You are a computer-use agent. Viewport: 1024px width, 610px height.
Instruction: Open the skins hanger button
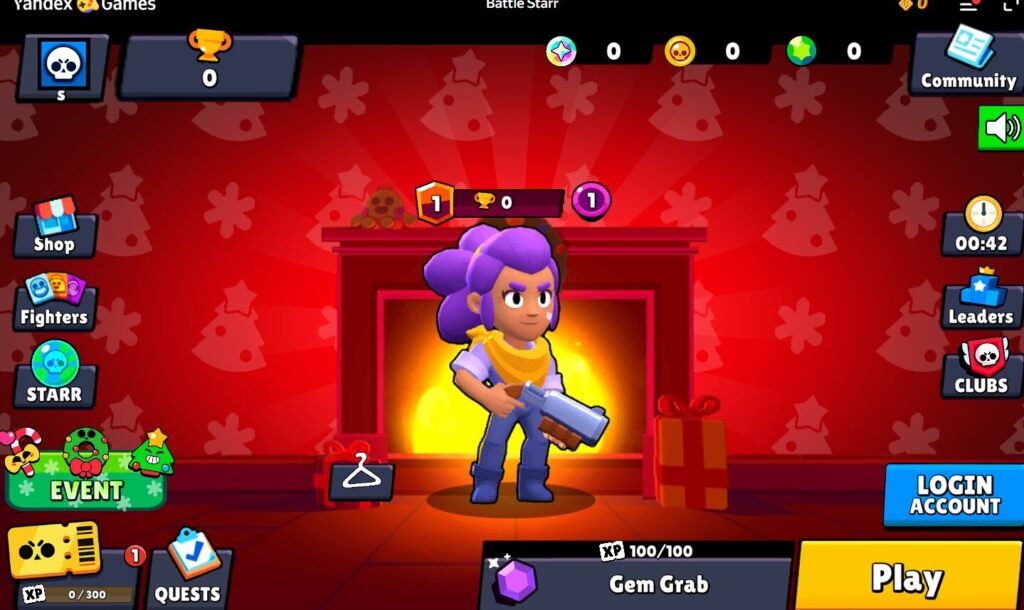click(x=362, y=478)
